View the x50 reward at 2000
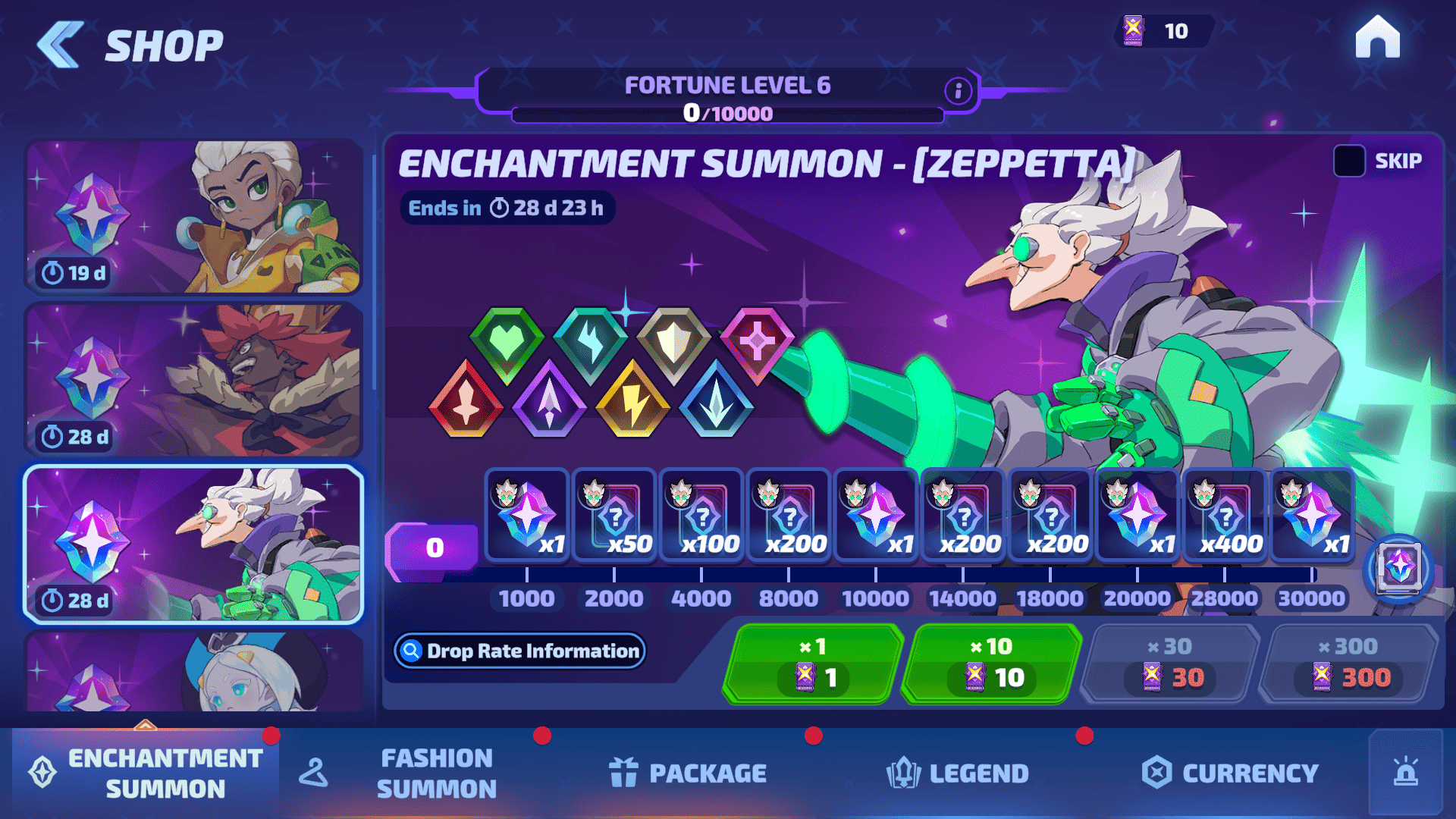Screen dimensions: 1456x819 [x=614, y=516]
